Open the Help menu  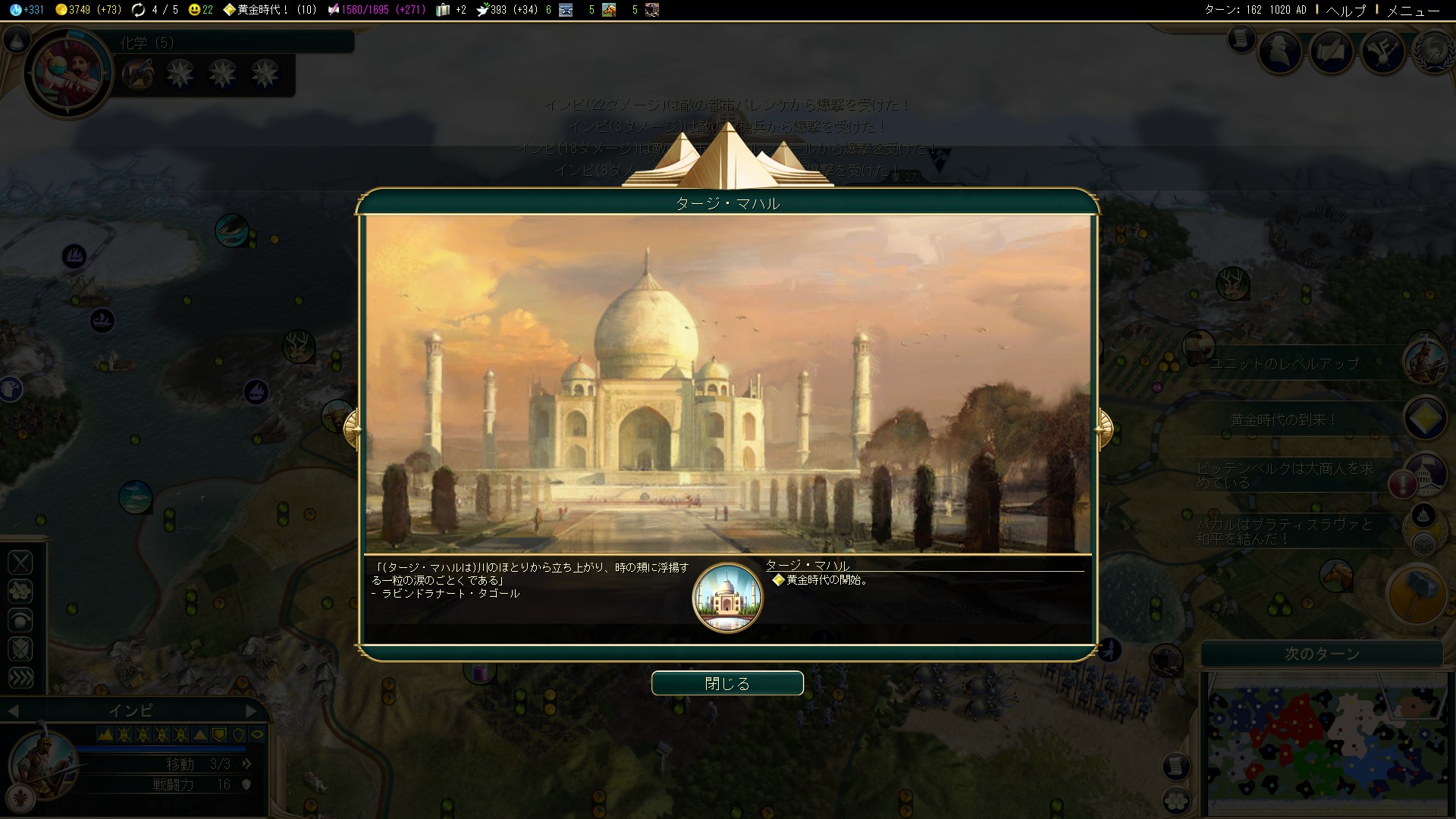tap(1345, 10)
